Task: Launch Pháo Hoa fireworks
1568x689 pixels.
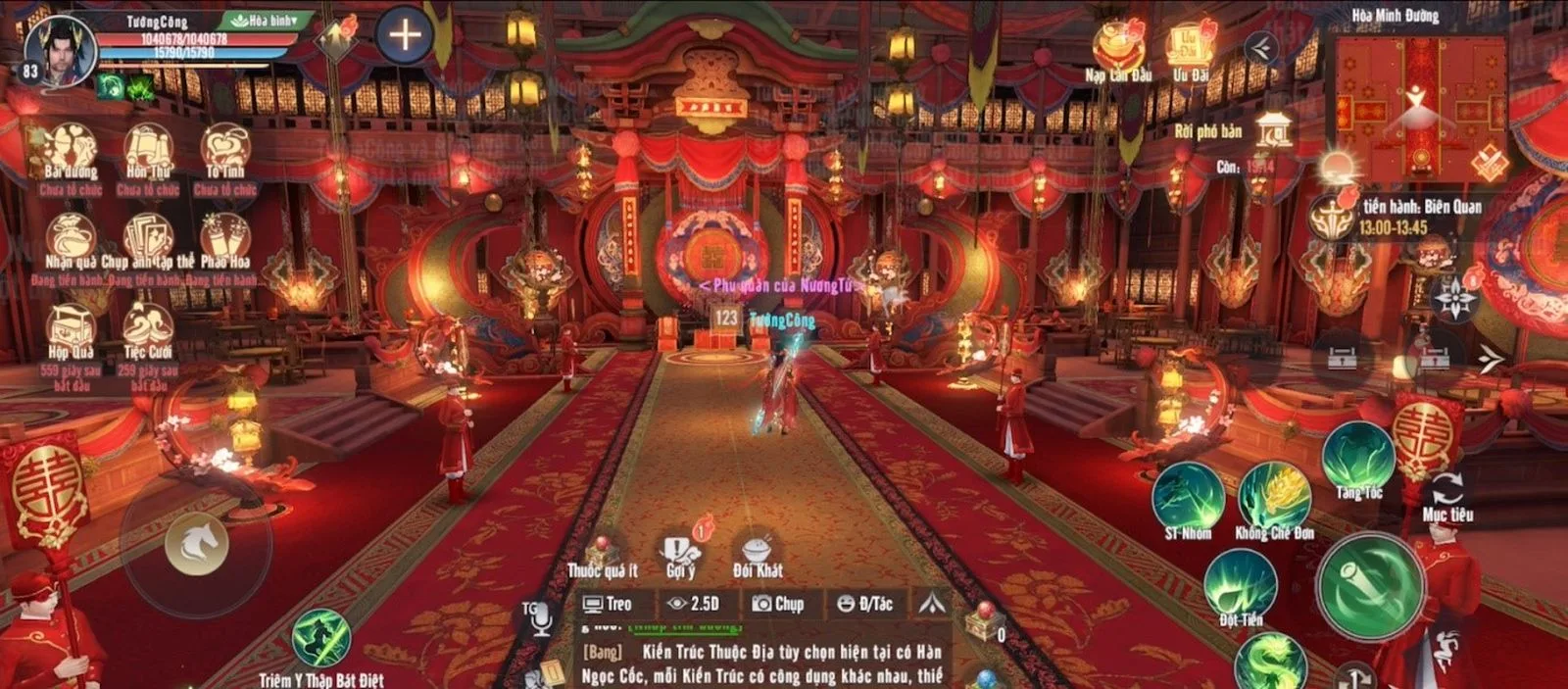Action: [225, 239]
